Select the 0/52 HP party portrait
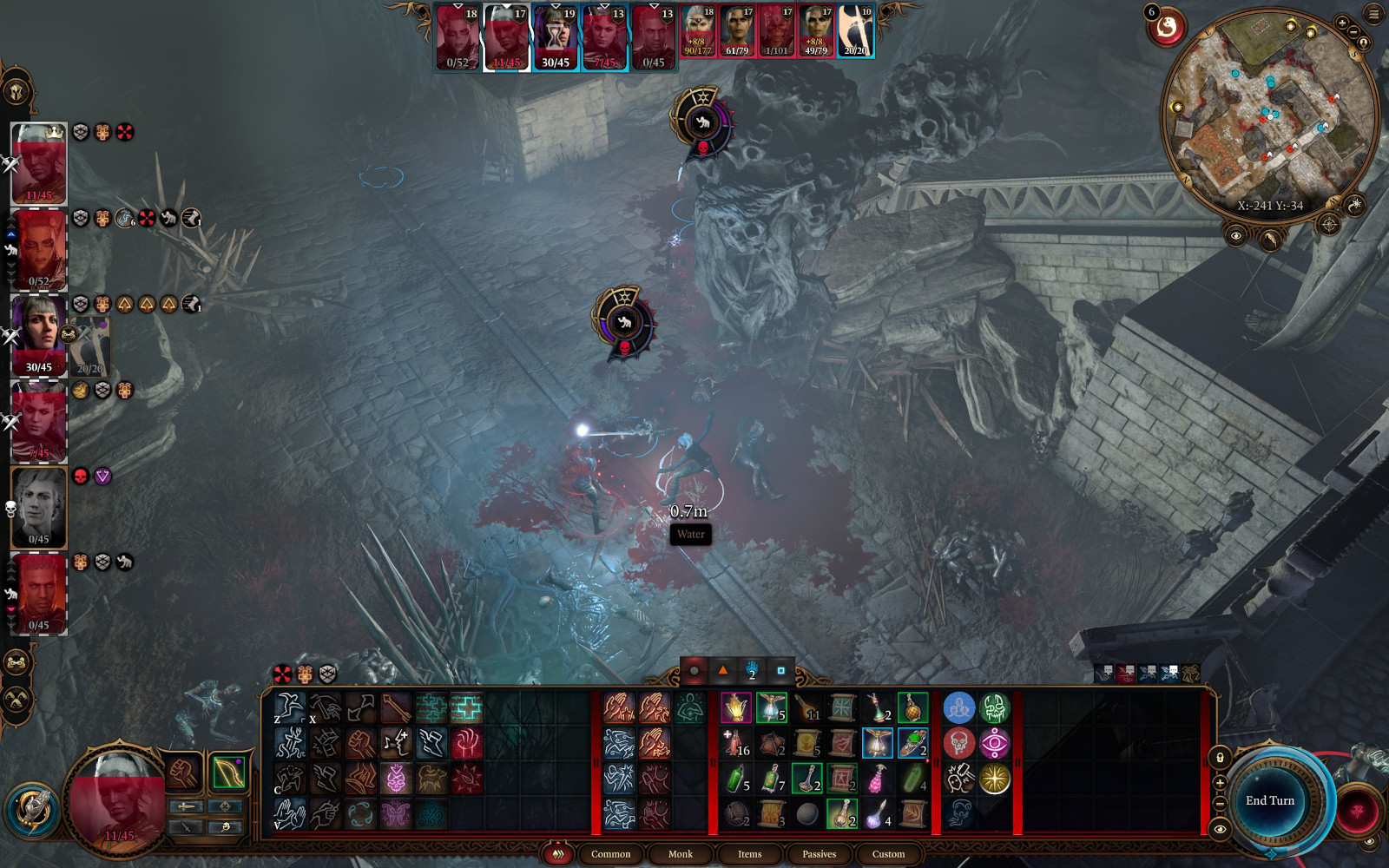Screen dimensions: 1389x868 (x=39, y=250)
